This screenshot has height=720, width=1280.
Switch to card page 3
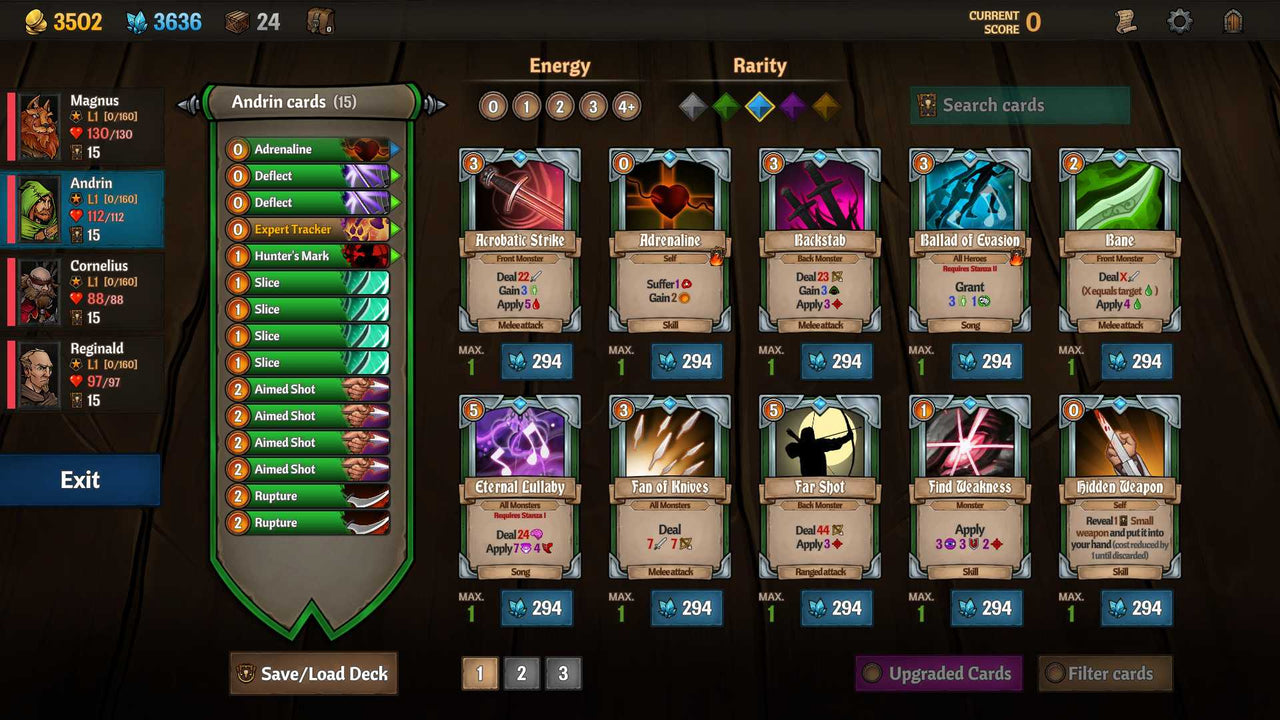pyautogui.click(x=563, y=673)
